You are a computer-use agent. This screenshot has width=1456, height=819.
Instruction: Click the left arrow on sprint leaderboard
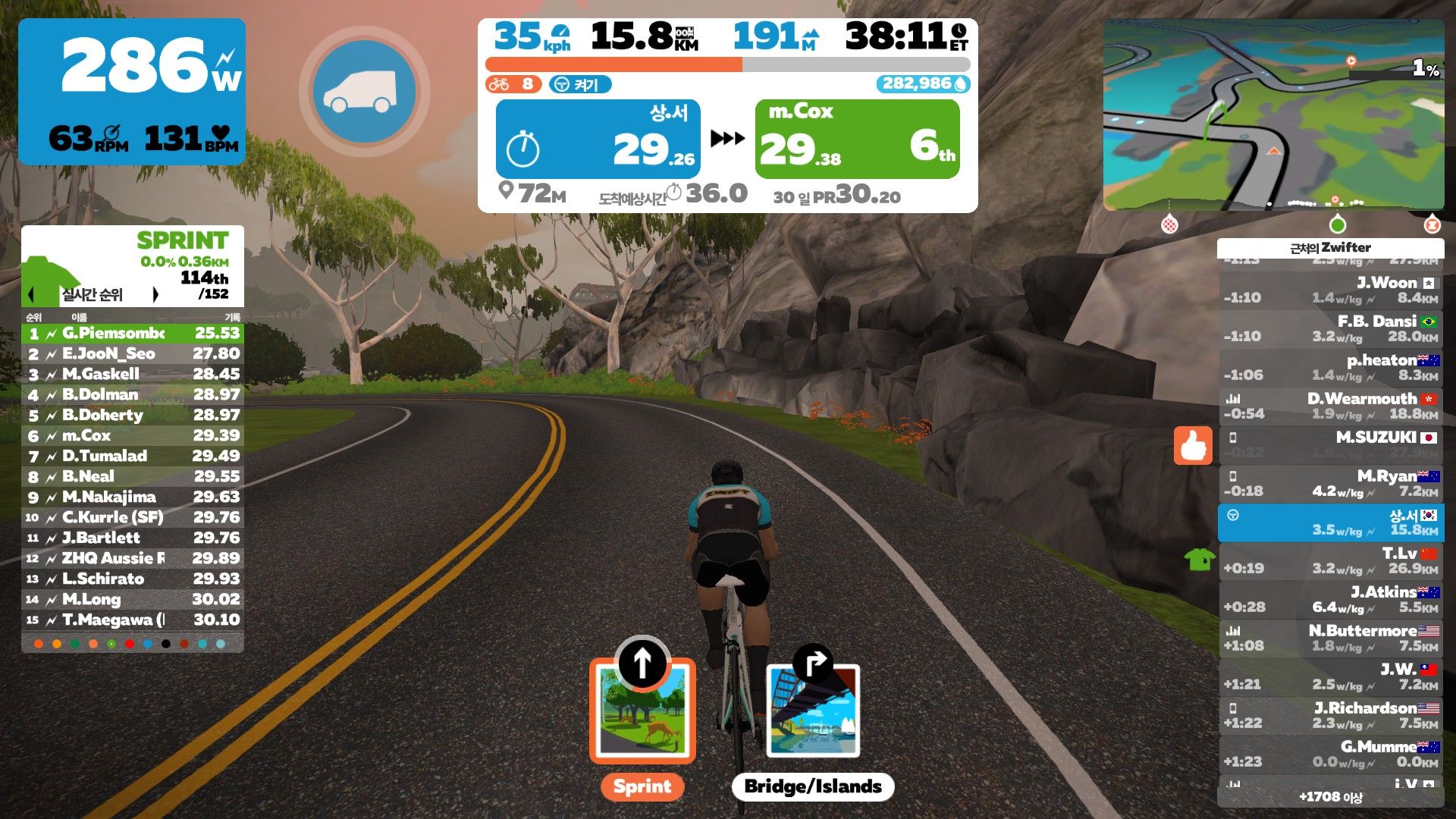pyautogui.click(x=32, y=294)
